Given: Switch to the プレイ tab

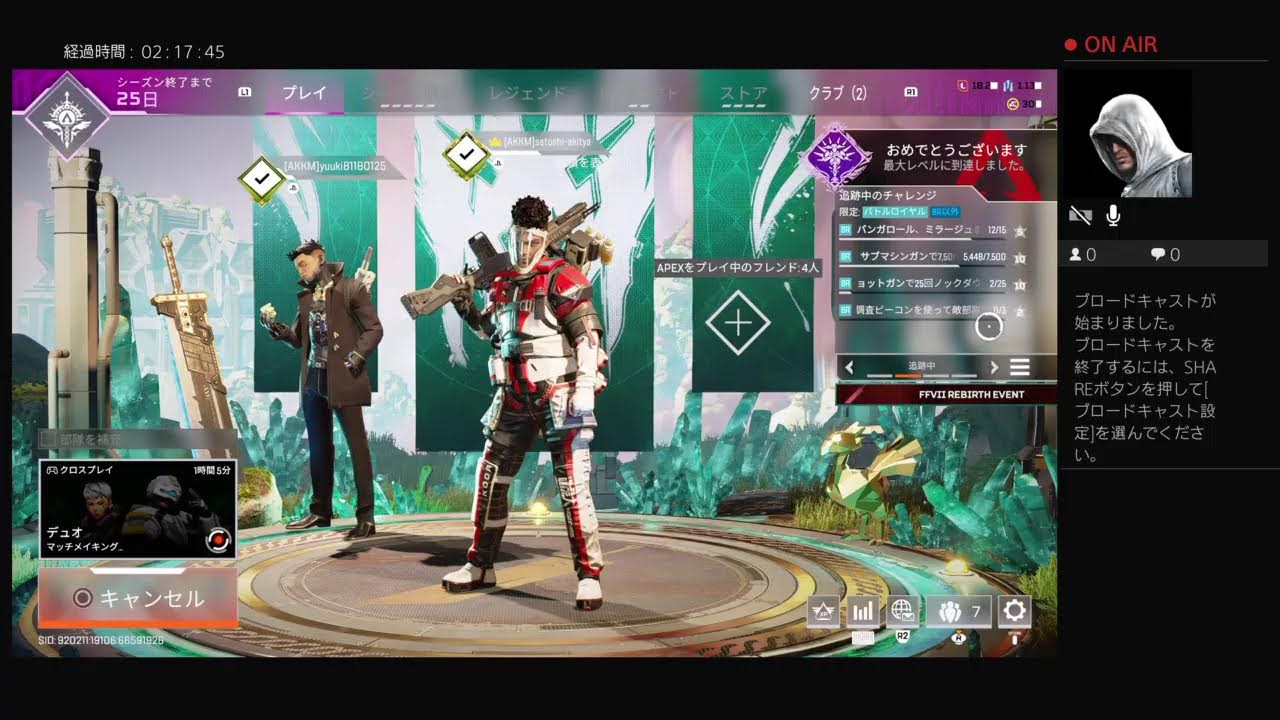Looking at the screenshot, I should tap(304, 93).
